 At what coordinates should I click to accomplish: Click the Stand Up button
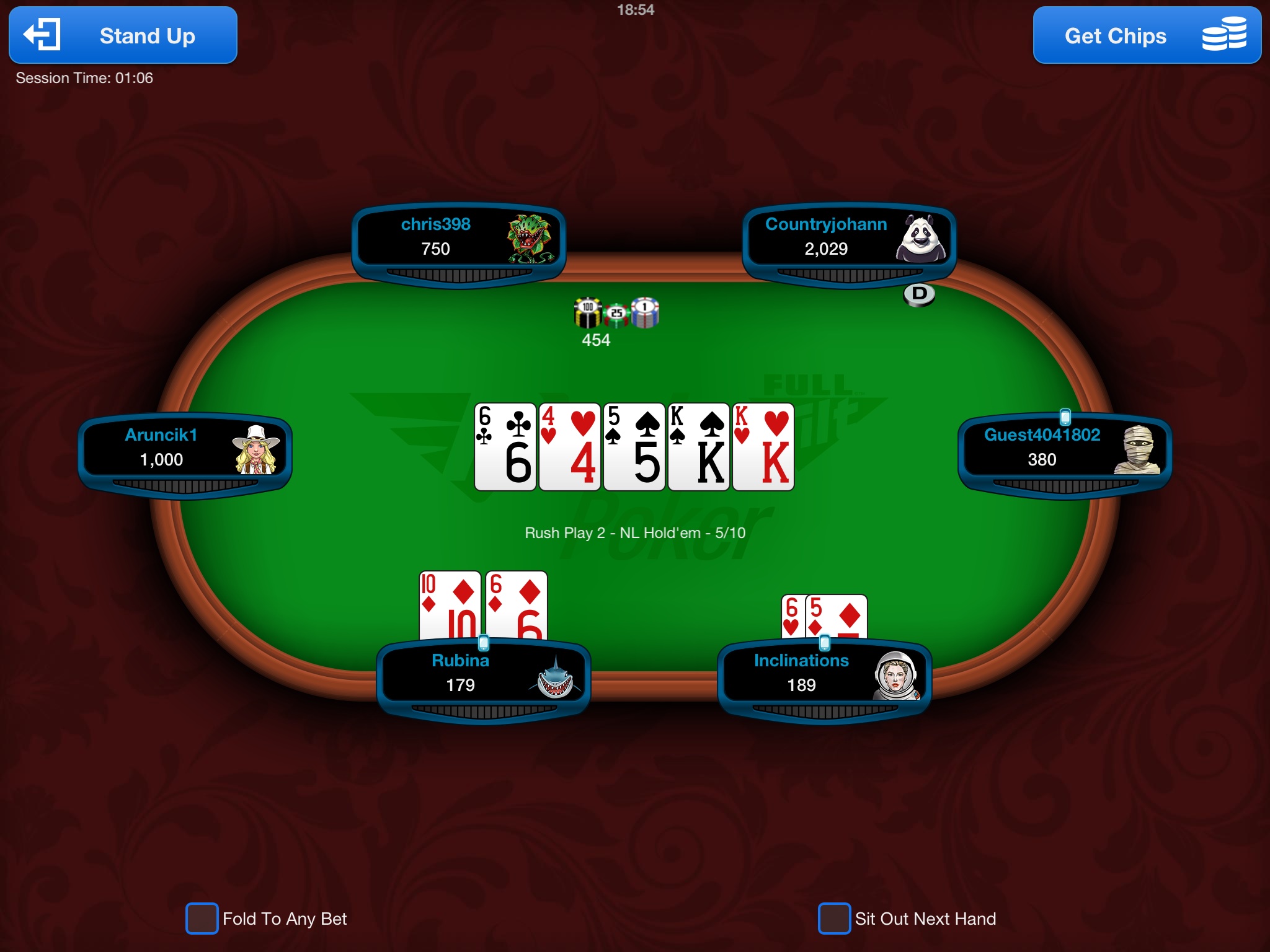(x=123, y=35)
